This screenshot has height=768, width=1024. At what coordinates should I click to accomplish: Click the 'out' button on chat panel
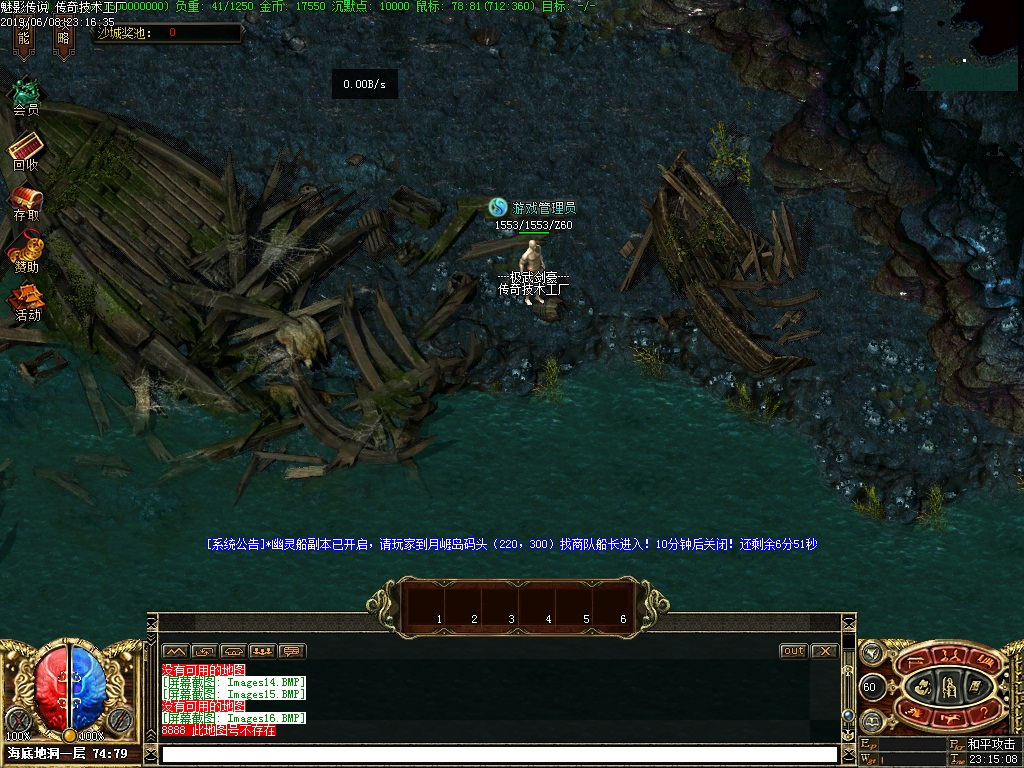click(793, 651)
